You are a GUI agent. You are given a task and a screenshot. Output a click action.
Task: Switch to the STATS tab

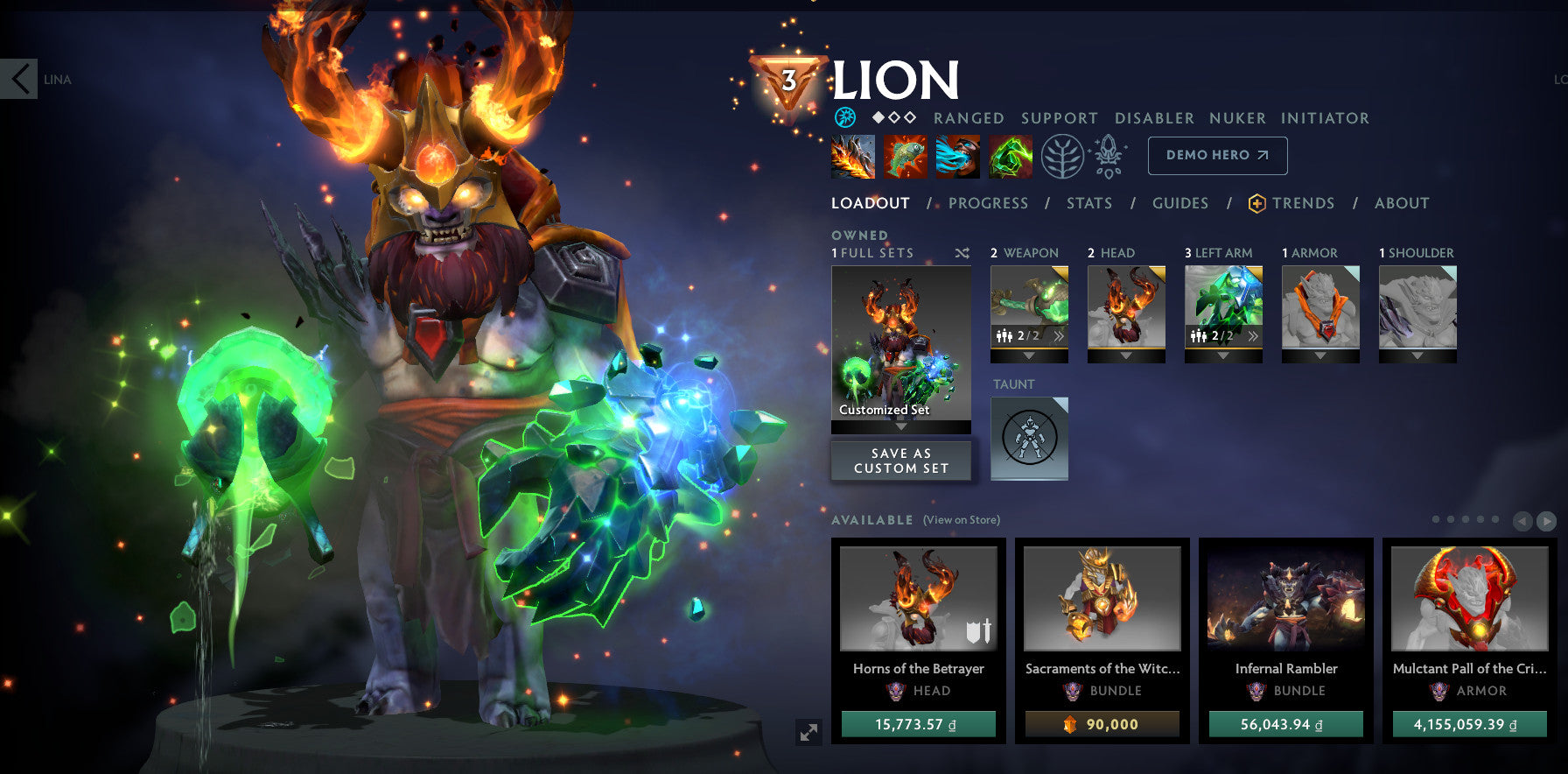(x=1088, y=203)
